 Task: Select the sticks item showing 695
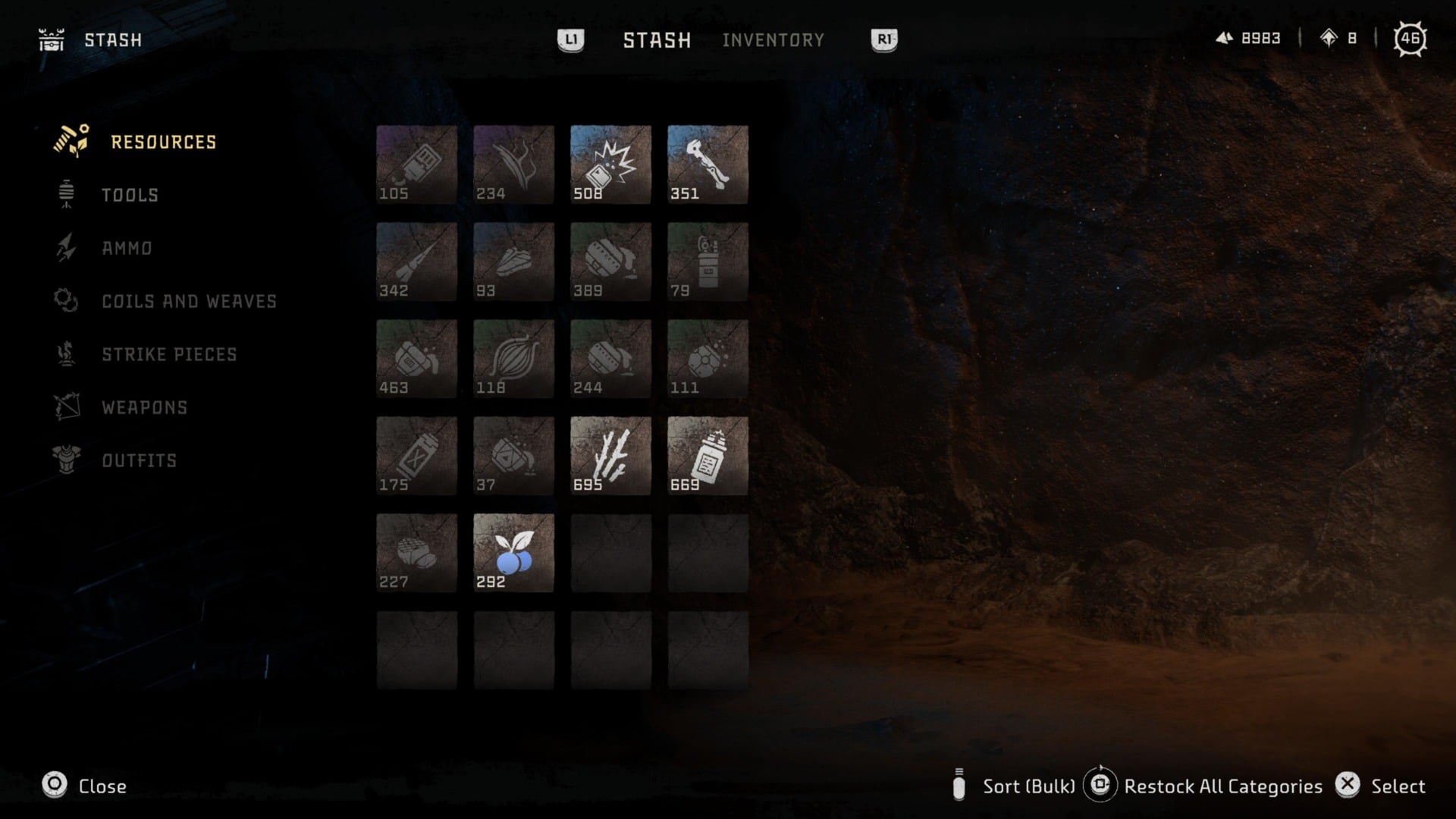coord(610,455)
